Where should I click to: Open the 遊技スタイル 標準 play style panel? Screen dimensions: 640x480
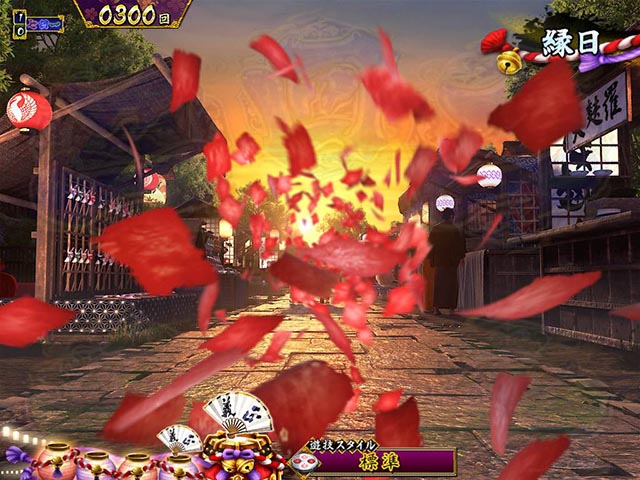pos(376,460)
